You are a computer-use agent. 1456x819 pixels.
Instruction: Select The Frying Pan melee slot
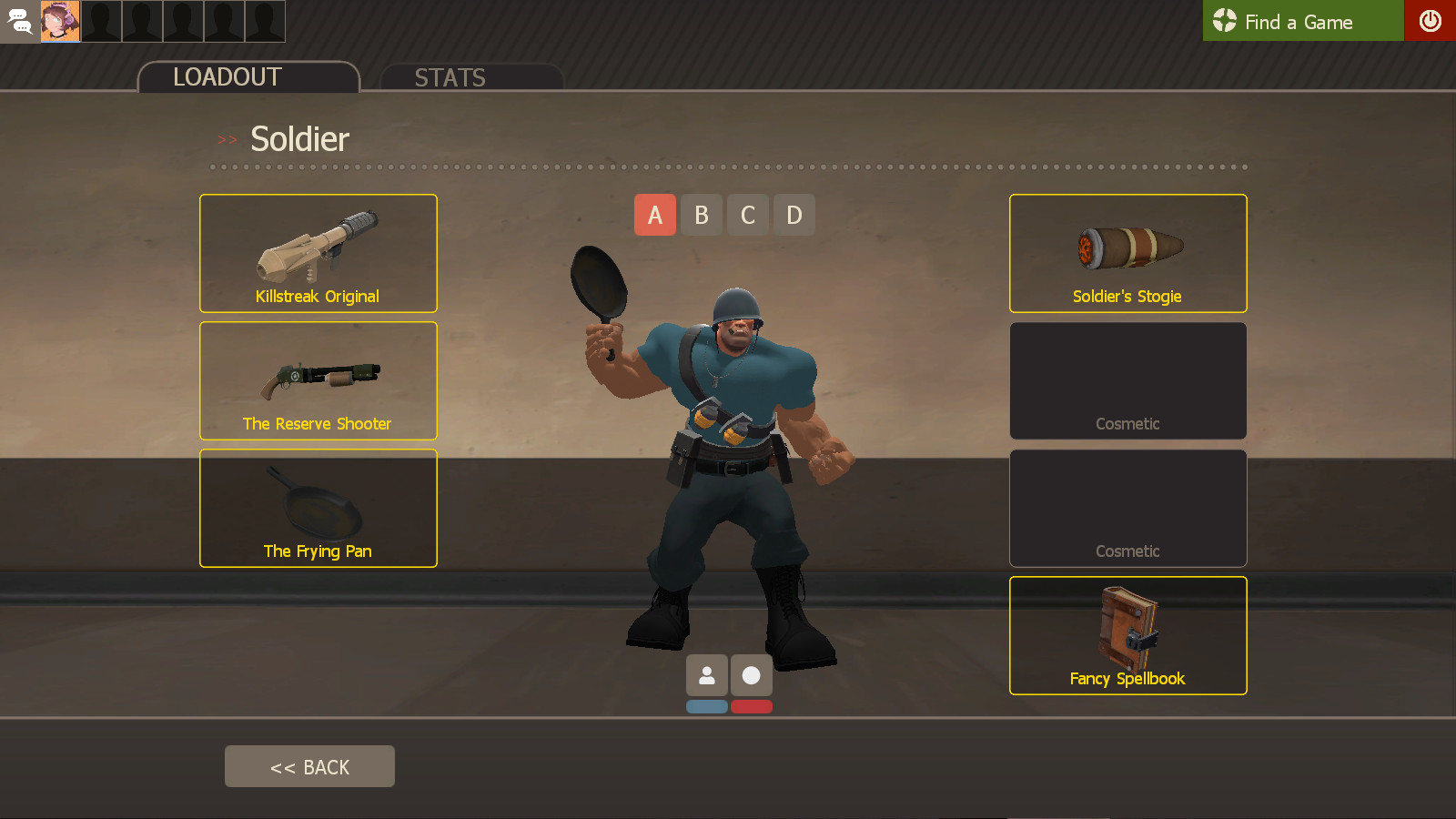(x=318, y=508)
